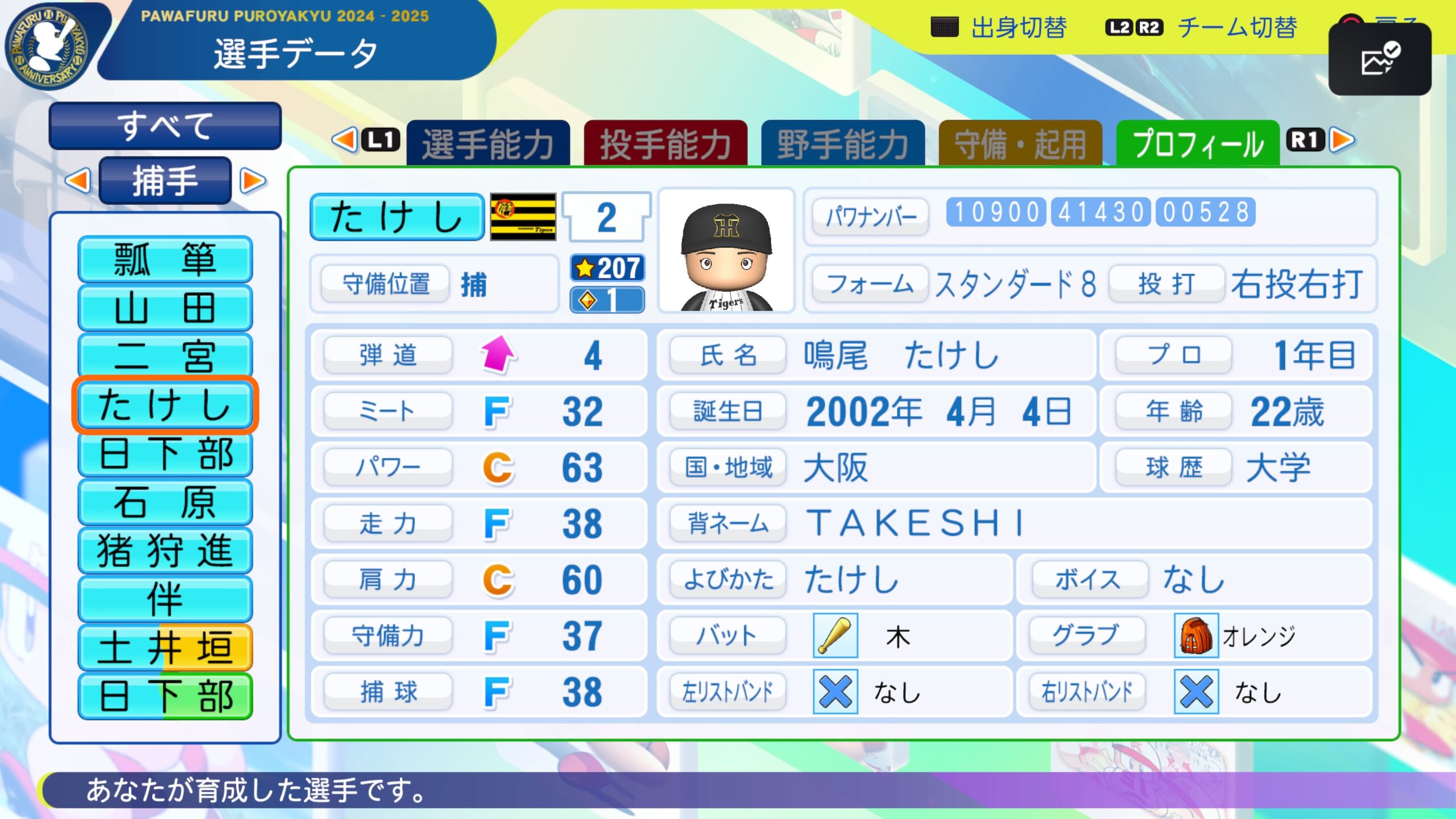Select player 猪狩進 in the list
Viewport: 1456px width, 819px height.
[165, 551]
